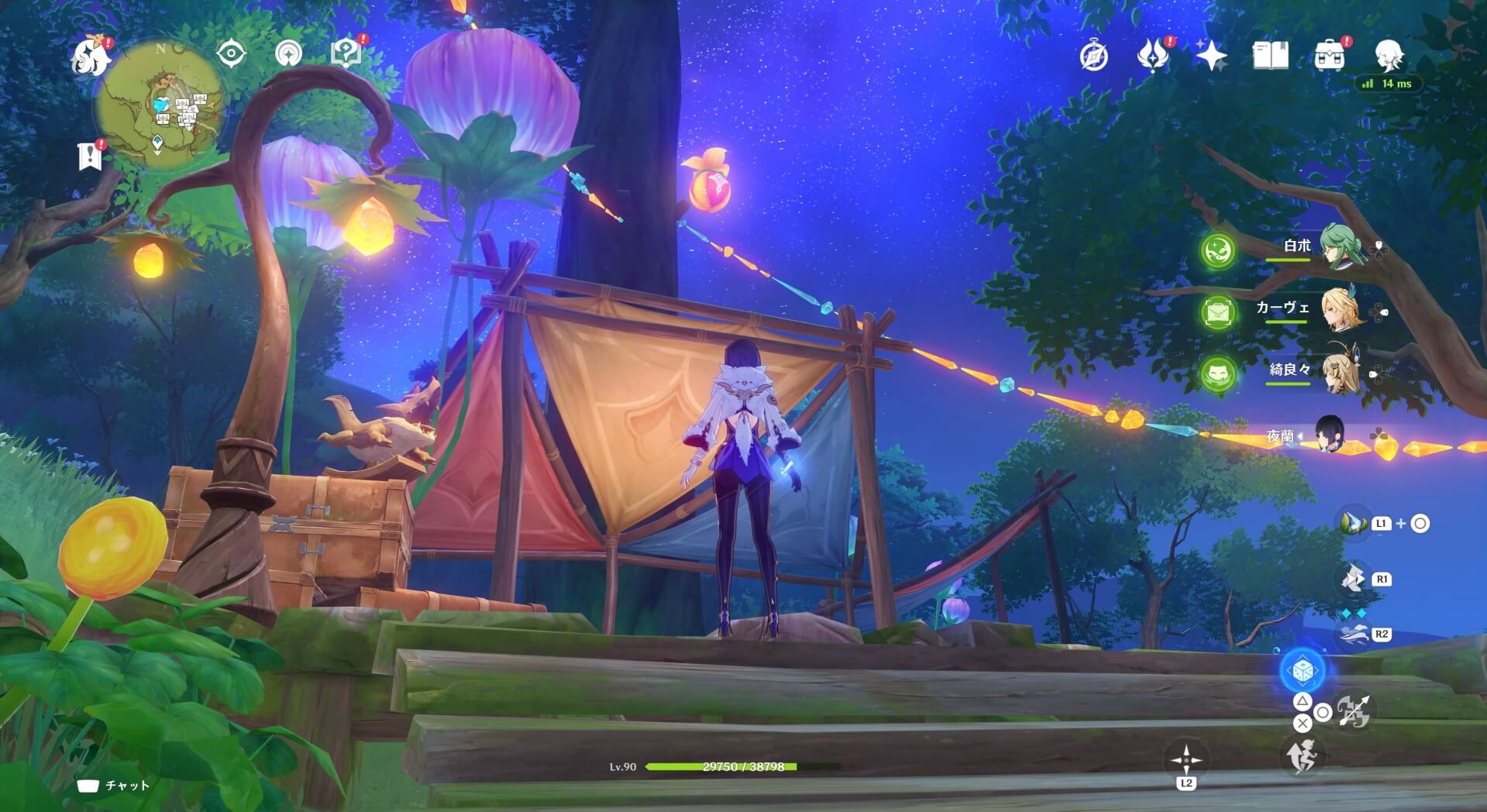Activate the glowing blue dice elemental skill

pos(1303,671)
